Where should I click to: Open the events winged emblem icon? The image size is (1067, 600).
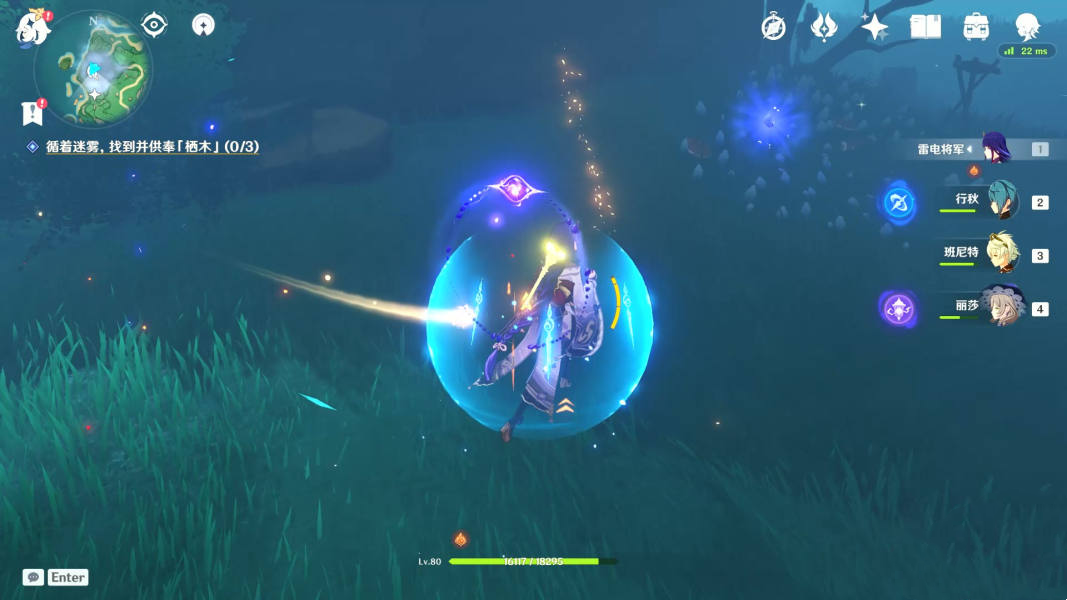point(824,27)
